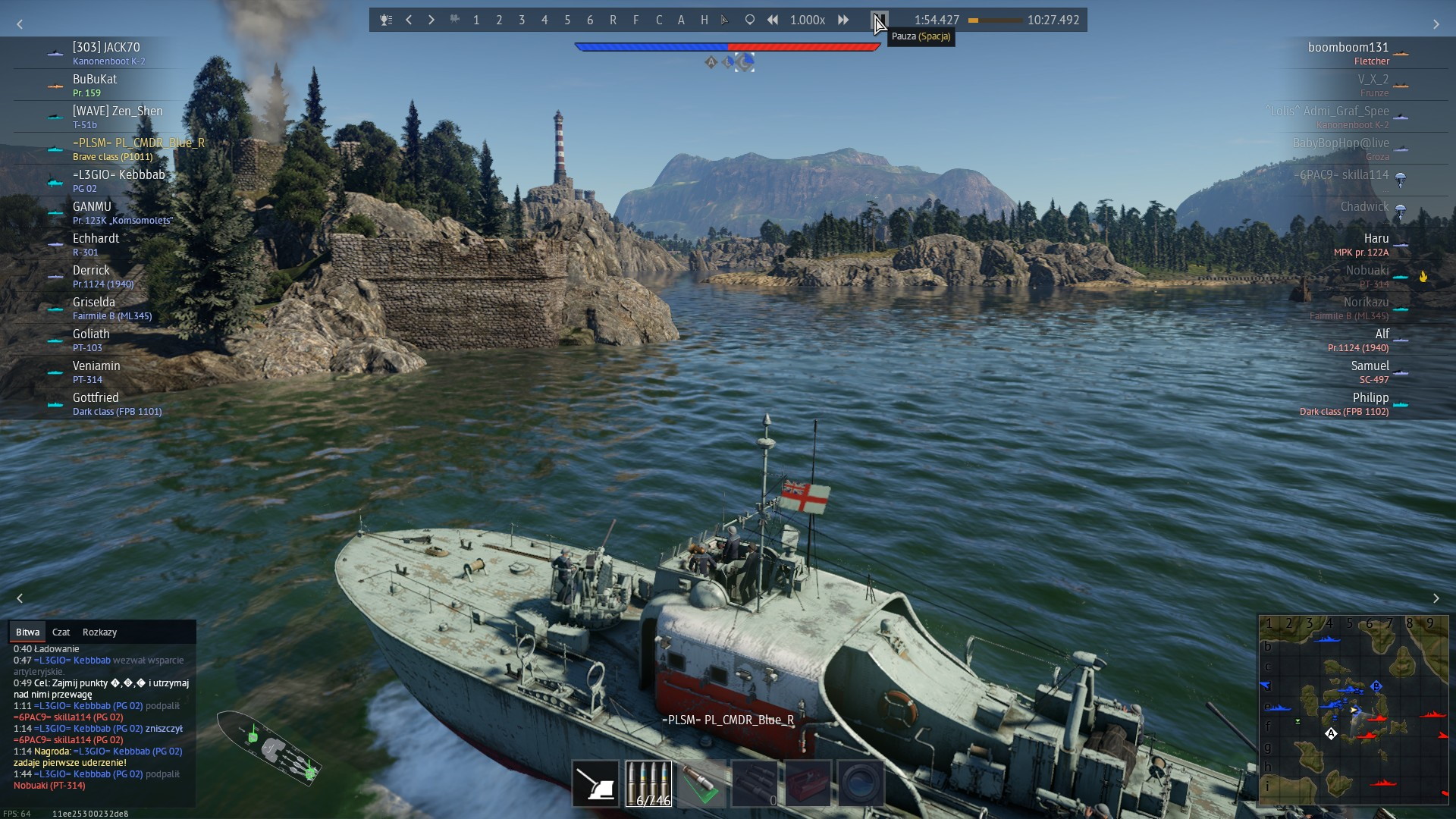Screen dimensions: 1456x819
Task: Open the Czat tab
Action: (x=61, y=632)
